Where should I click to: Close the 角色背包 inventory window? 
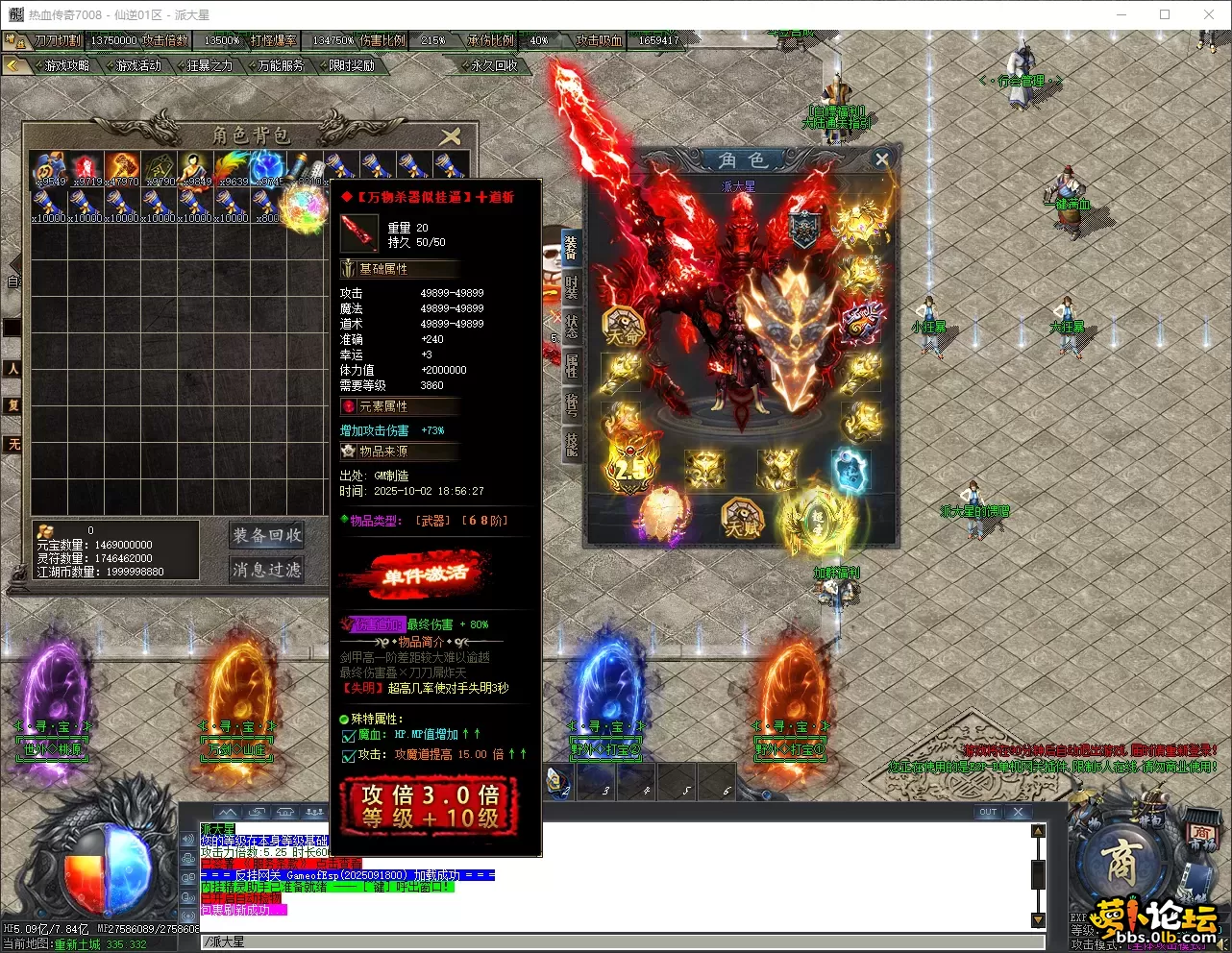(450, 136)
